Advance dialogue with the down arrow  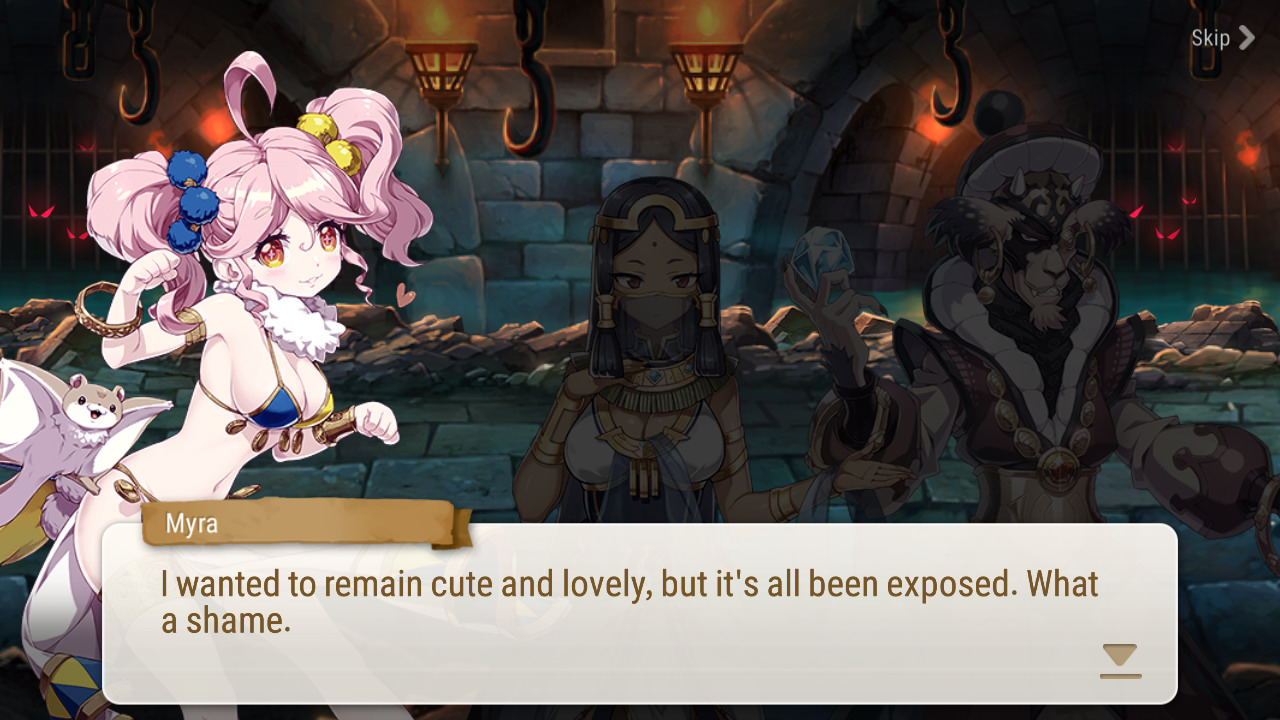pyautogui.click(x=1120, y=660)
